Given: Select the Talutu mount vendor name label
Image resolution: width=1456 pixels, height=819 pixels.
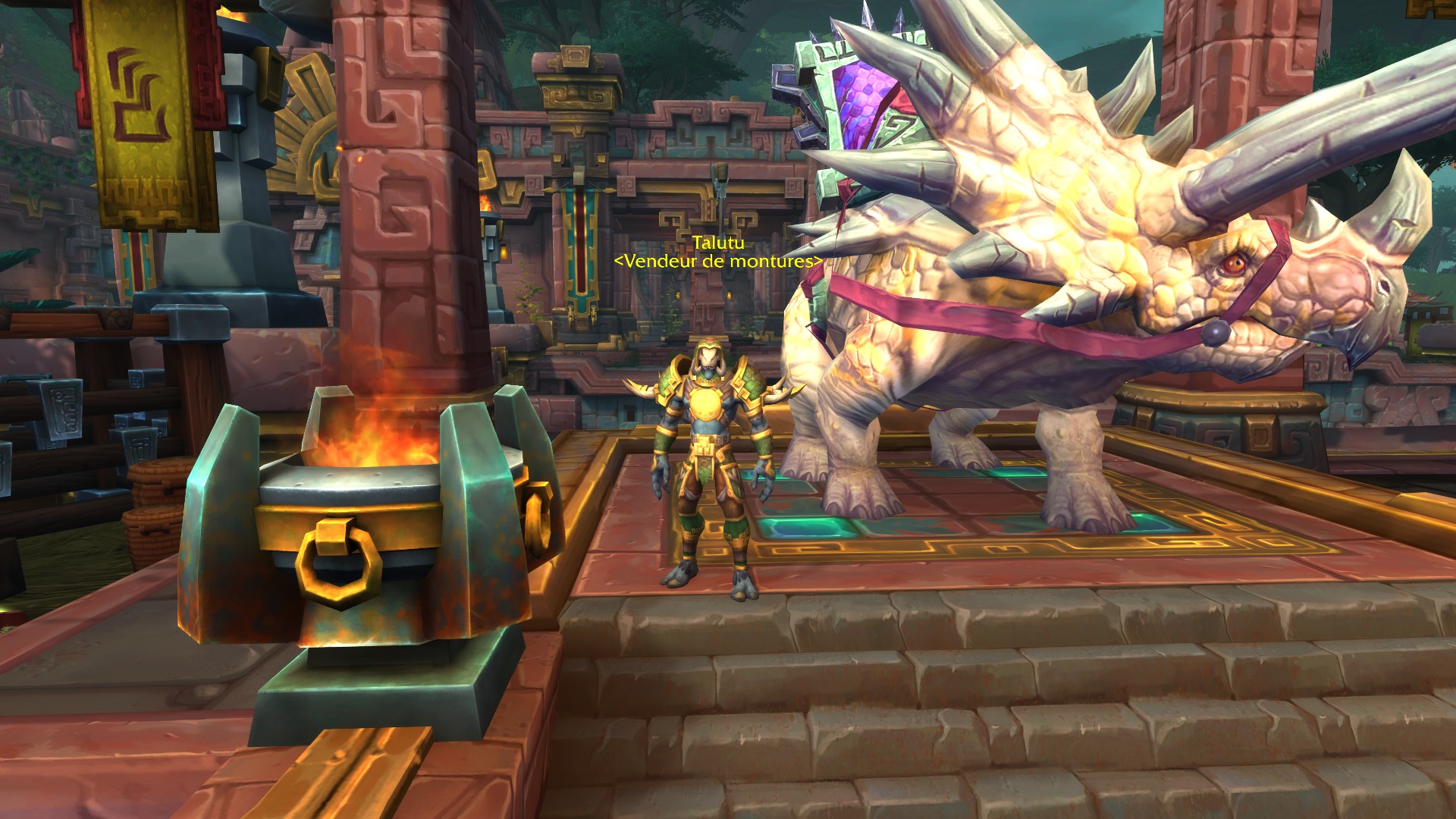Looking at the screenshot, I should pyautogui.click(x=717, y=243).
